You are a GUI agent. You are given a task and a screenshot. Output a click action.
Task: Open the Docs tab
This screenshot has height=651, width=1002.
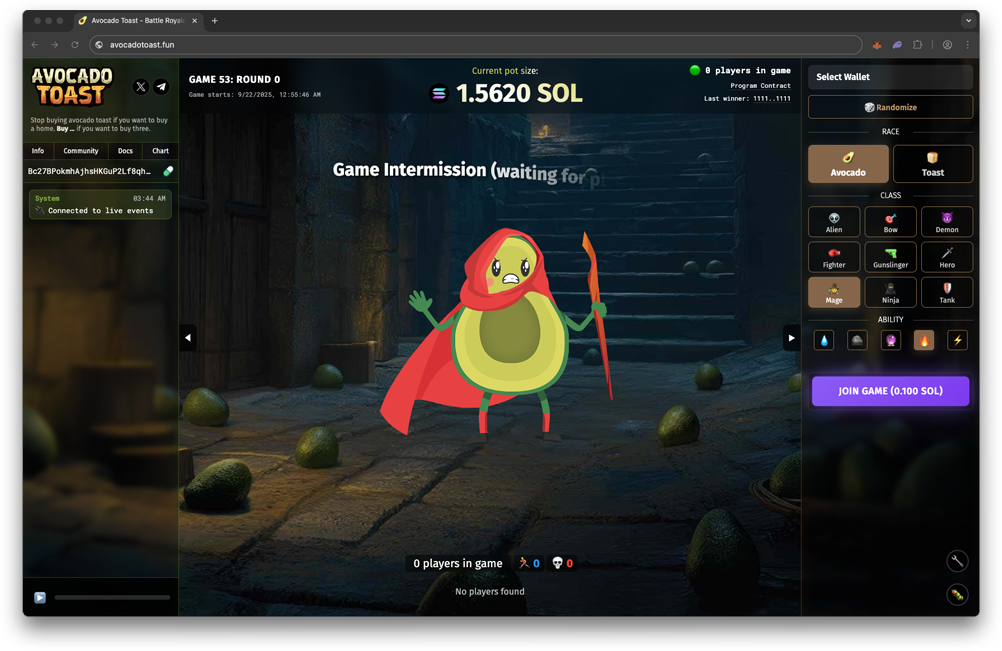coord(125,151)
